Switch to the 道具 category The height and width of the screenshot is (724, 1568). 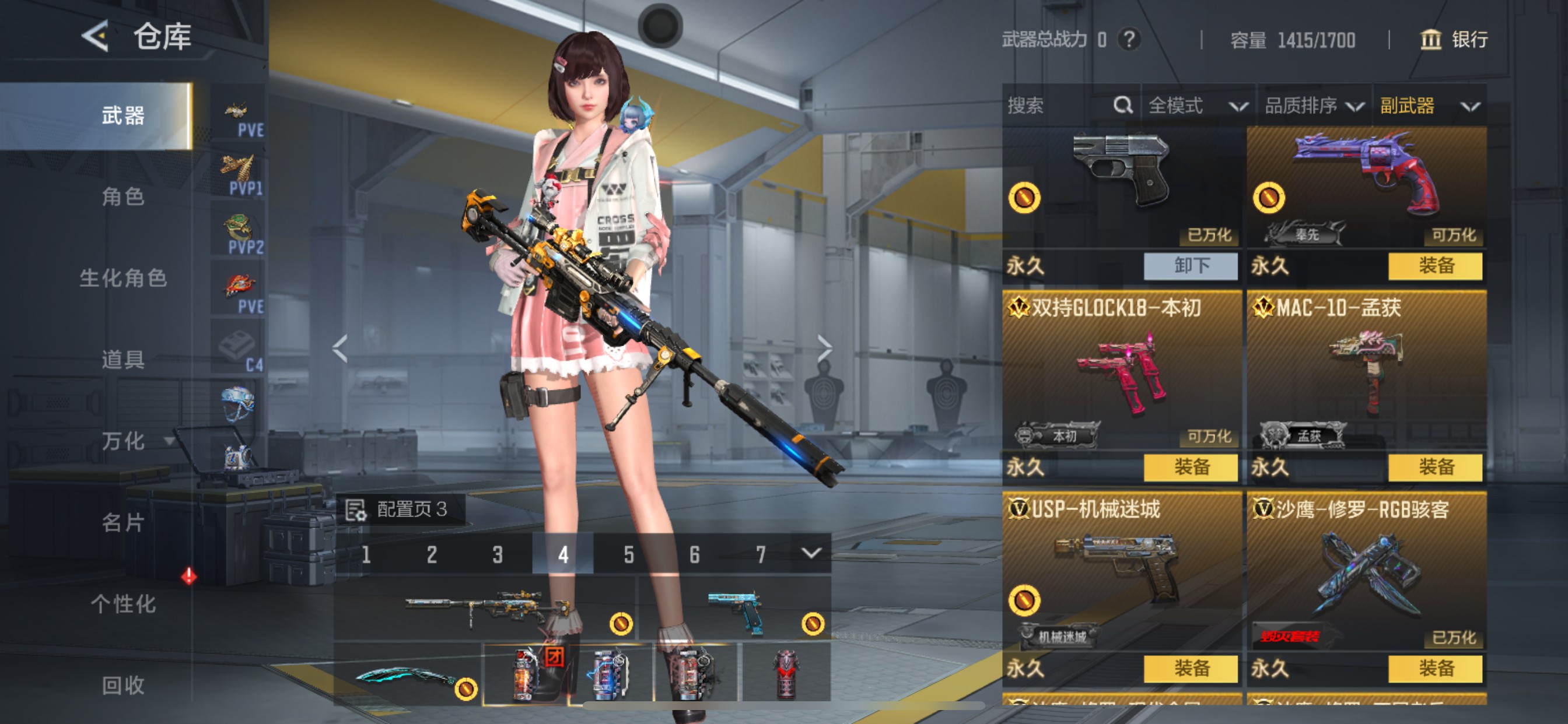[123, 360]
